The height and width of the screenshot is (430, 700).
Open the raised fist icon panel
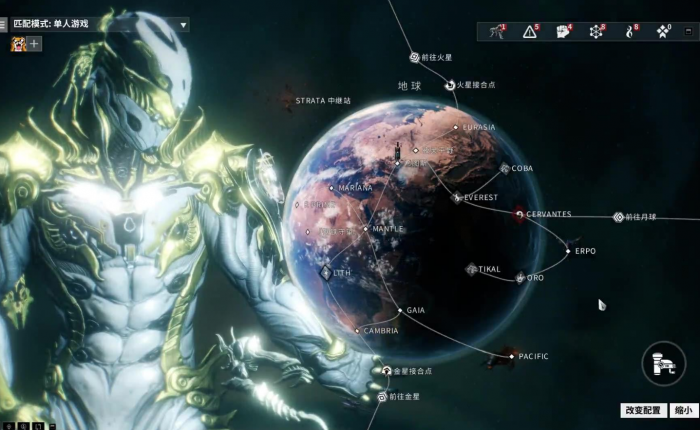coord(563,32)
